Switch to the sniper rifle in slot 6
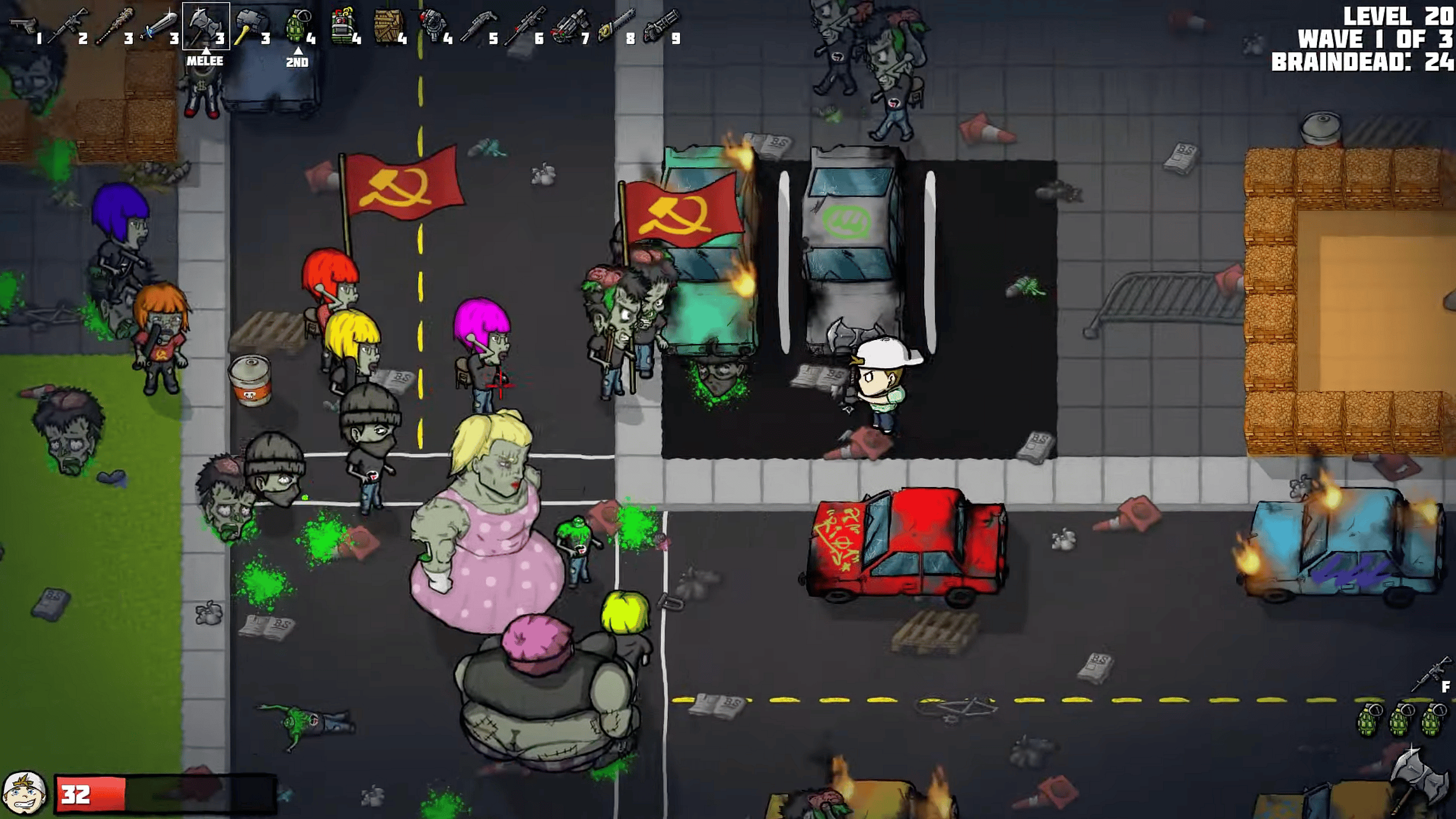Viewport: 1456px width, 819px height. point(524,25)
